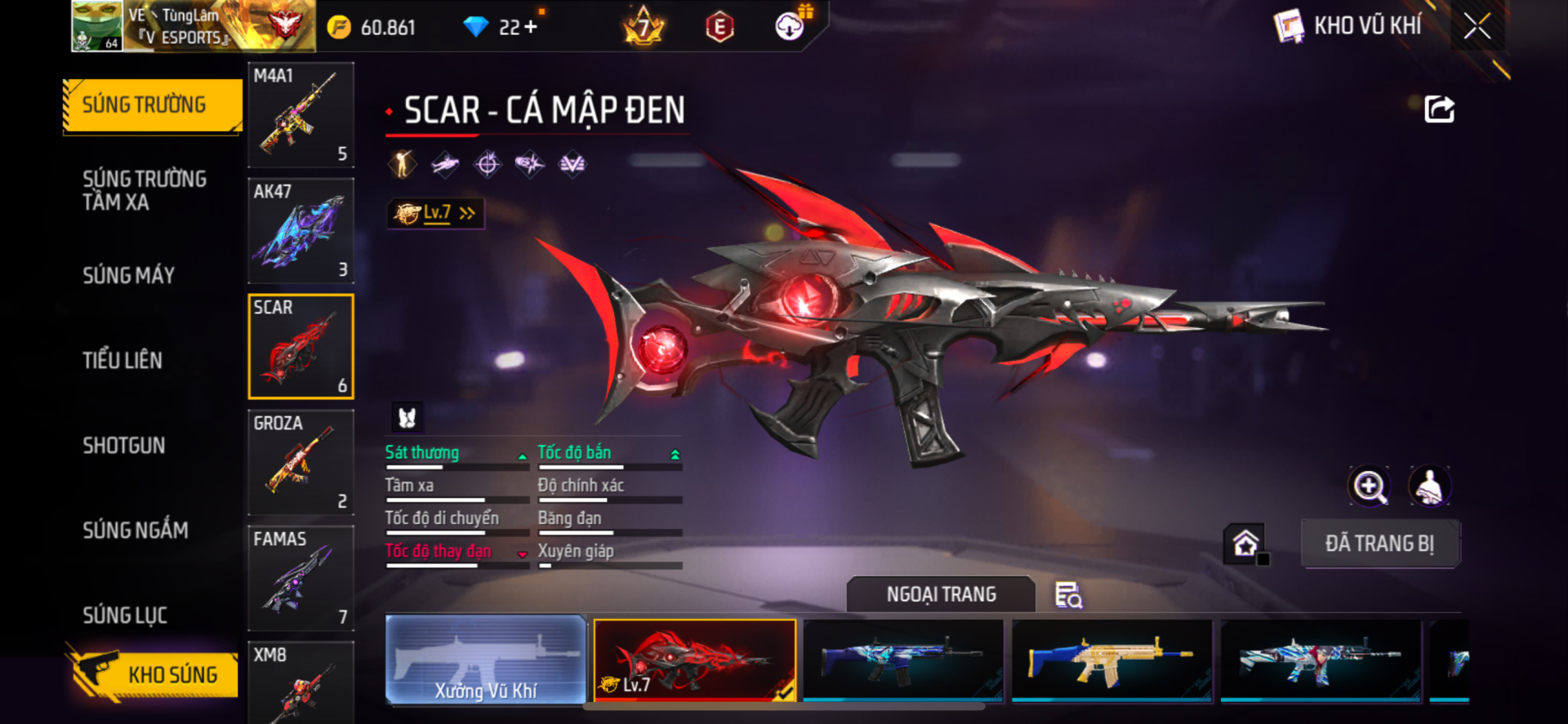Open the KHO SÚNG button
Image resolution: width=1568 pixels, height=724 pixels.
(154, 674)
